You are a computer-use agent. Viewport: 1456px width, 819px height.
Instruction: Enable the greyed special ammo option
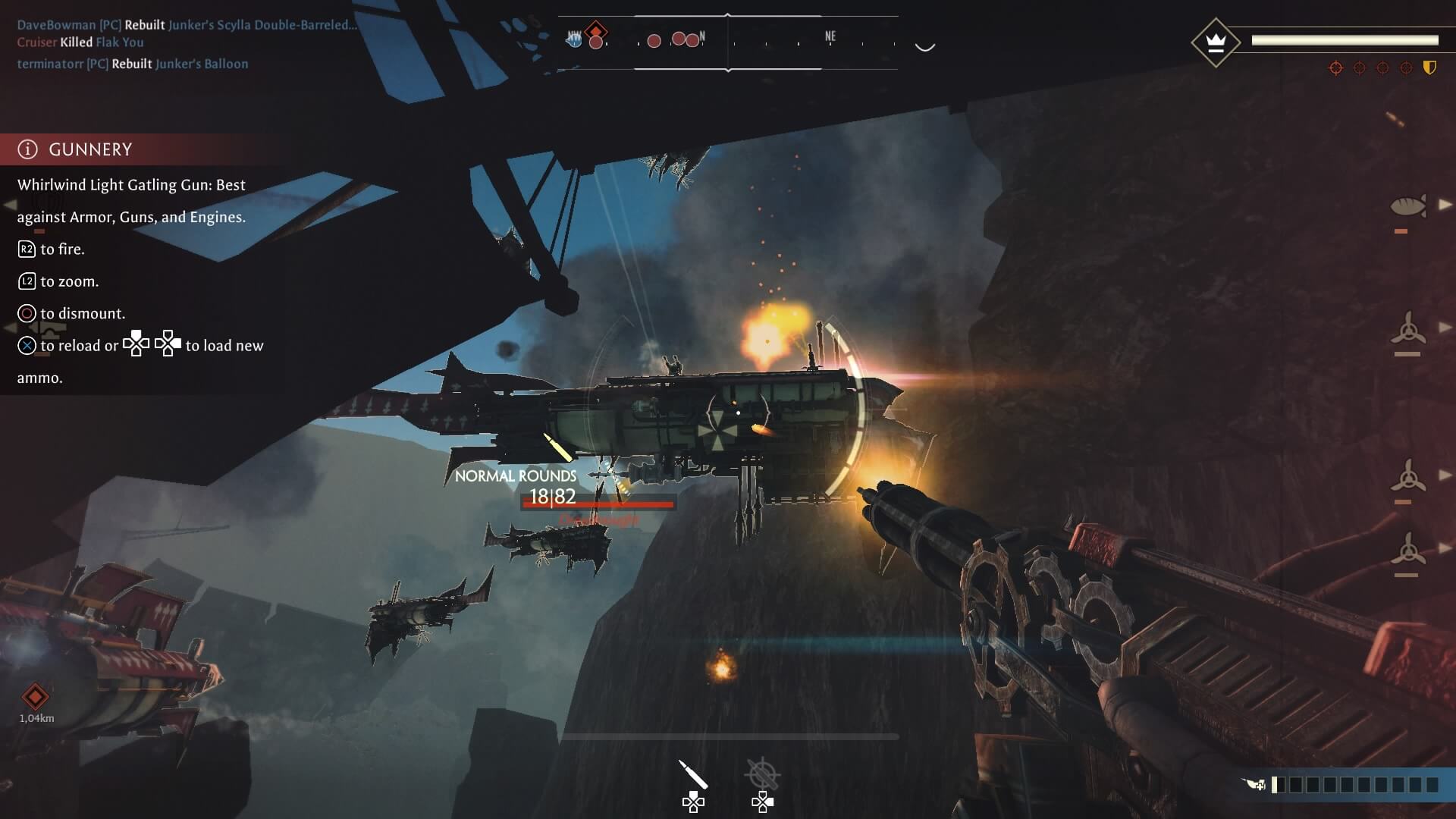pyautogui.click(x=762, y=800)
